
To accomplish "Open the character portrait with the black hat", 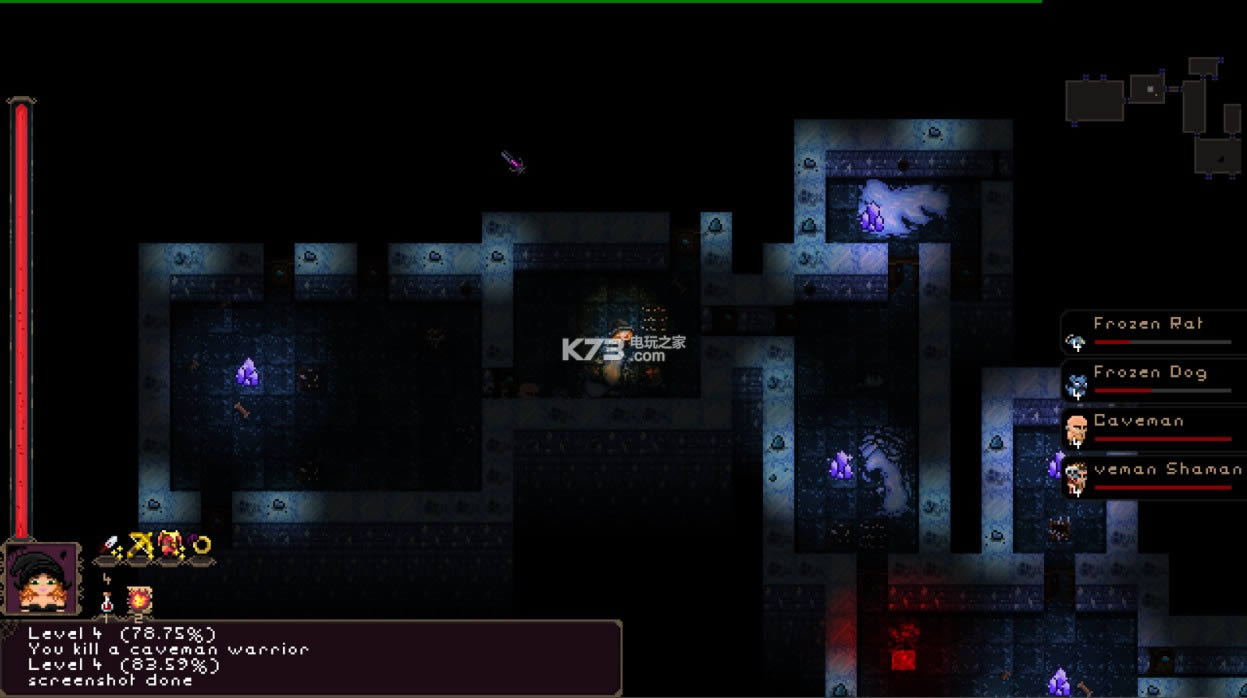I will coord(41,579).
